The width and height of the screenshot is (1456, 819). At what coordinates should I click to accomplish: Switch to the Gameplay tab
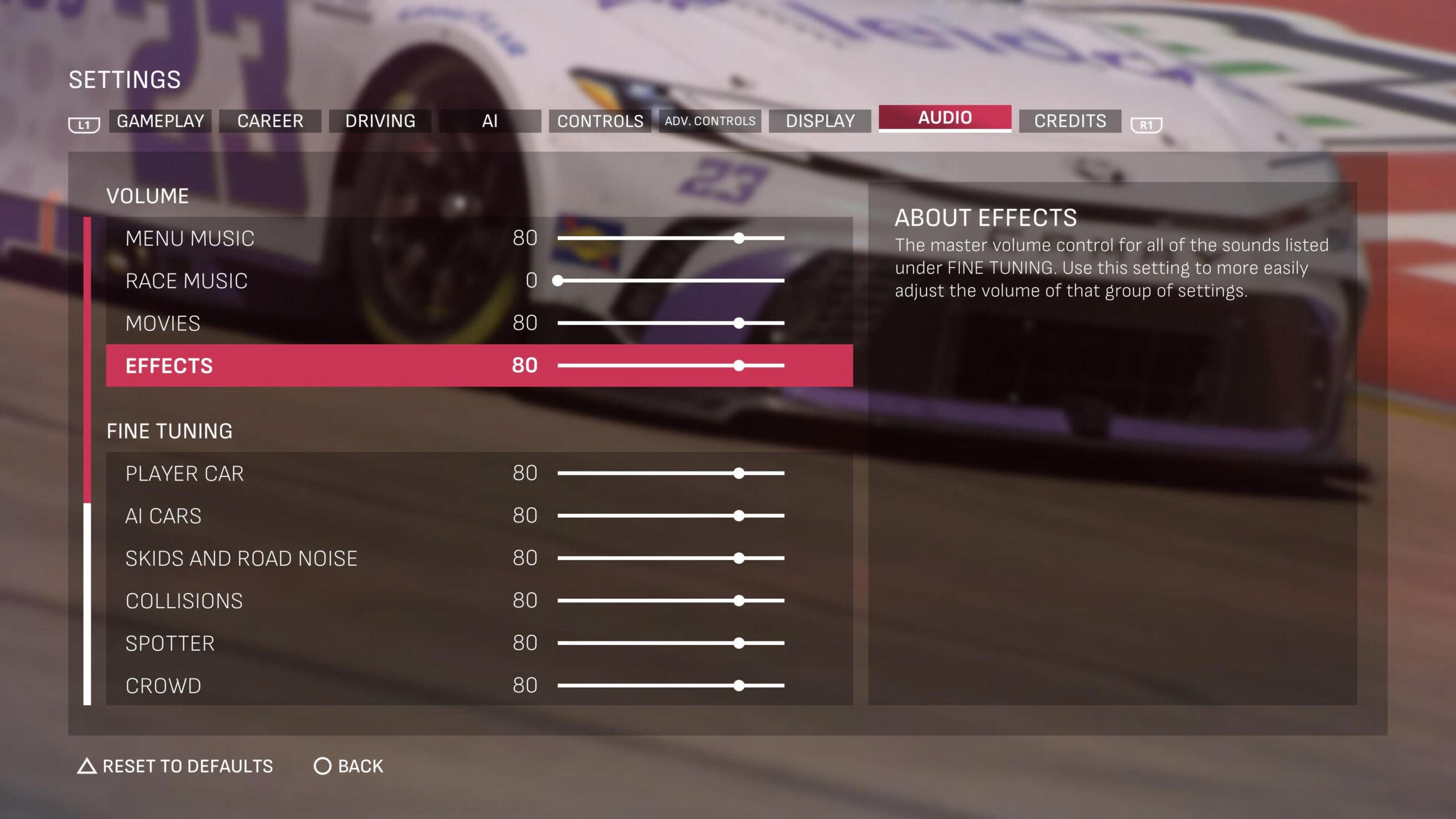pyautogui.click(x=160, y=121)
